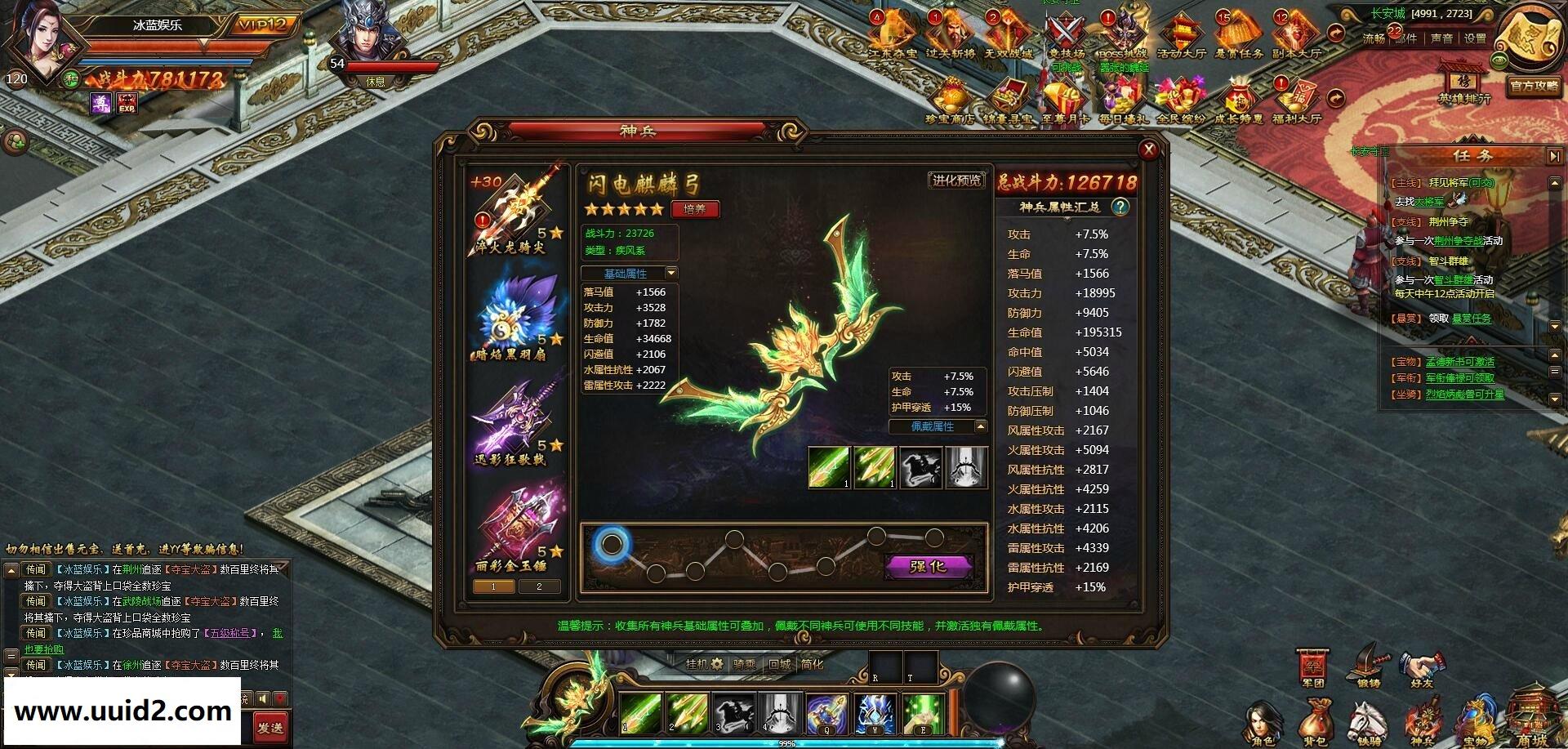
Task: Open the 培养 cultivate option
Action: [x=694, y=209]
